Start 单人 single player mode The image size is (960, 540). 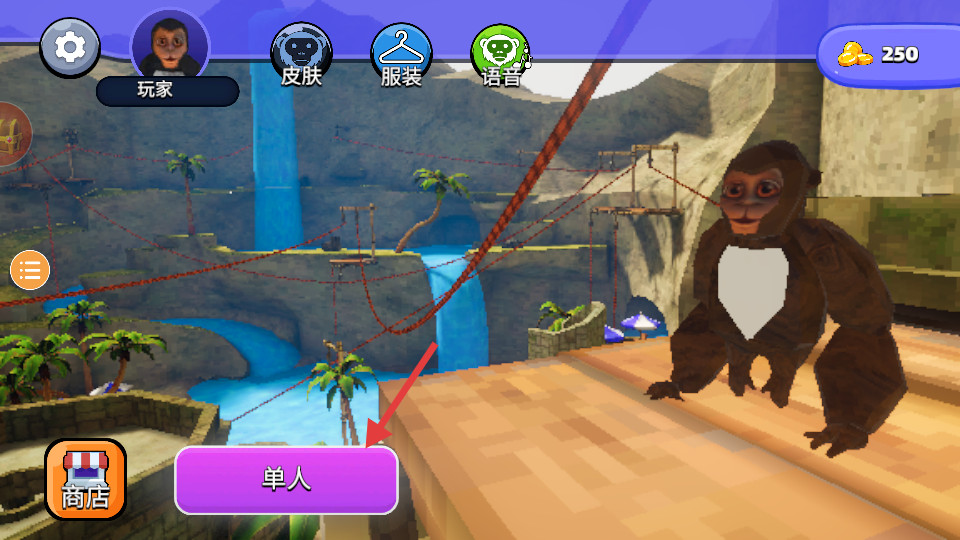(287, 480)
